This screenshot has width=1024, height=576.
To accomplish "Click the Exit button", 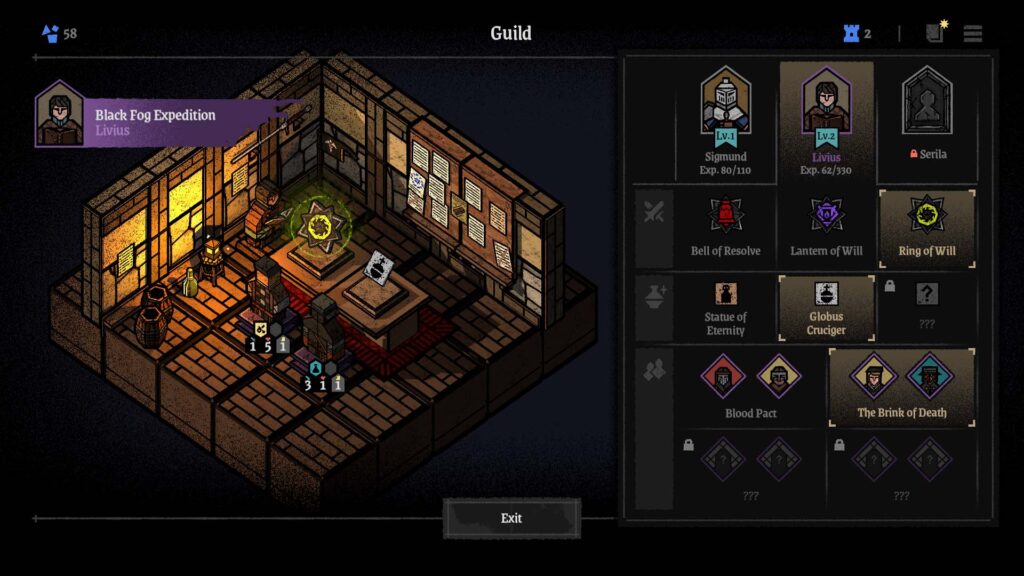I will (511, 518).
